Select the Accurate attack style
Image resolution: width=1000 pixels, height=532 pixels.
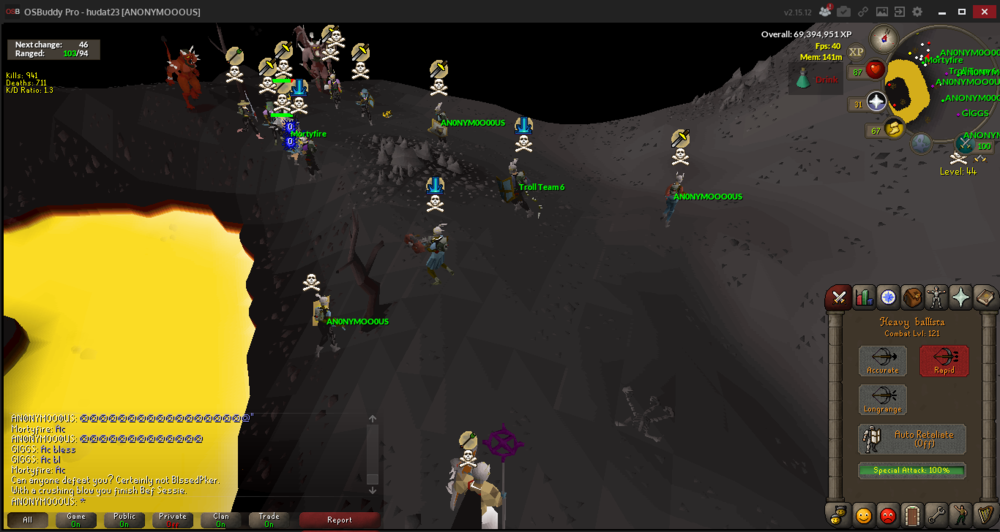coord(882,361)
